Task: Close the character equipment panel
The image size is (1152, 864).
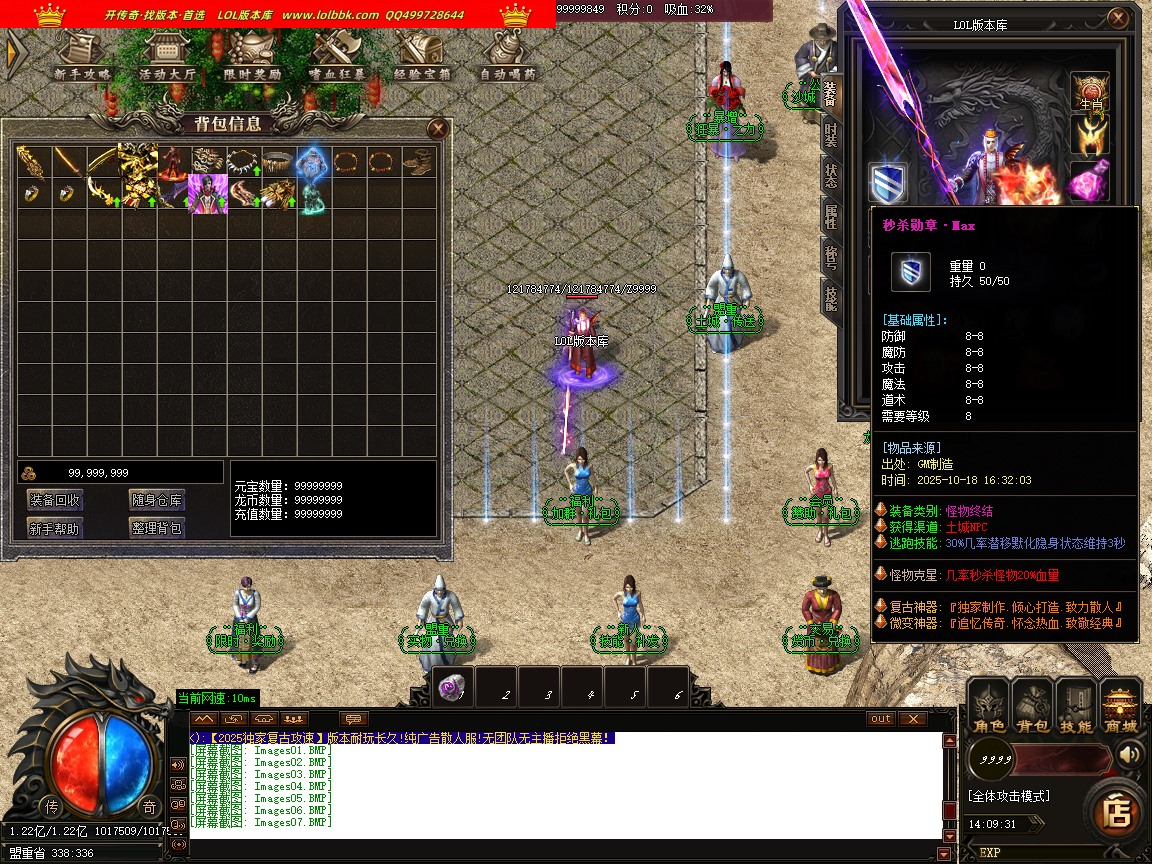Action: (1118, 19)
